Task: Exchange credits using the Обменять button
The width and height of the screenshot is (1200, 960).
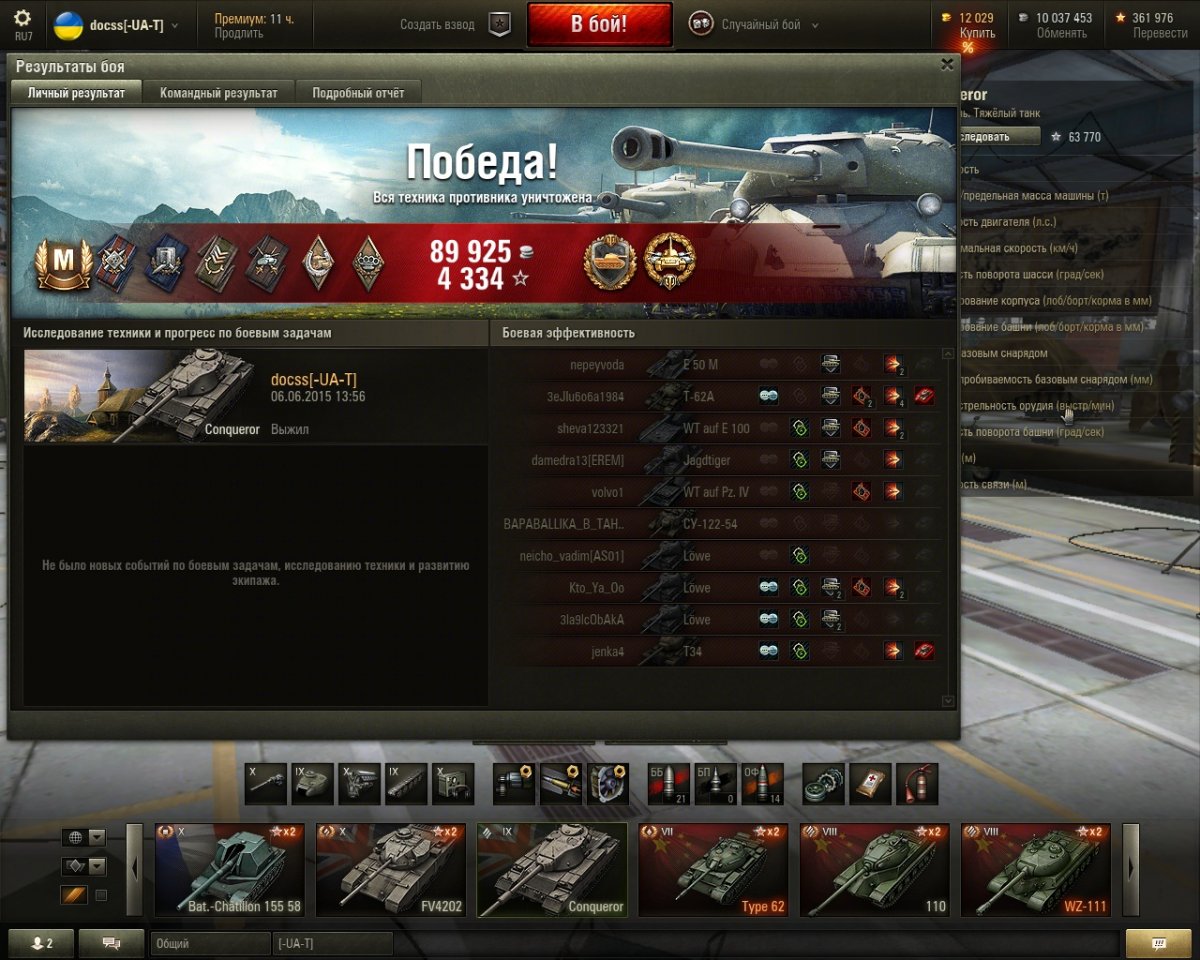Action: tap(1062, 33)
